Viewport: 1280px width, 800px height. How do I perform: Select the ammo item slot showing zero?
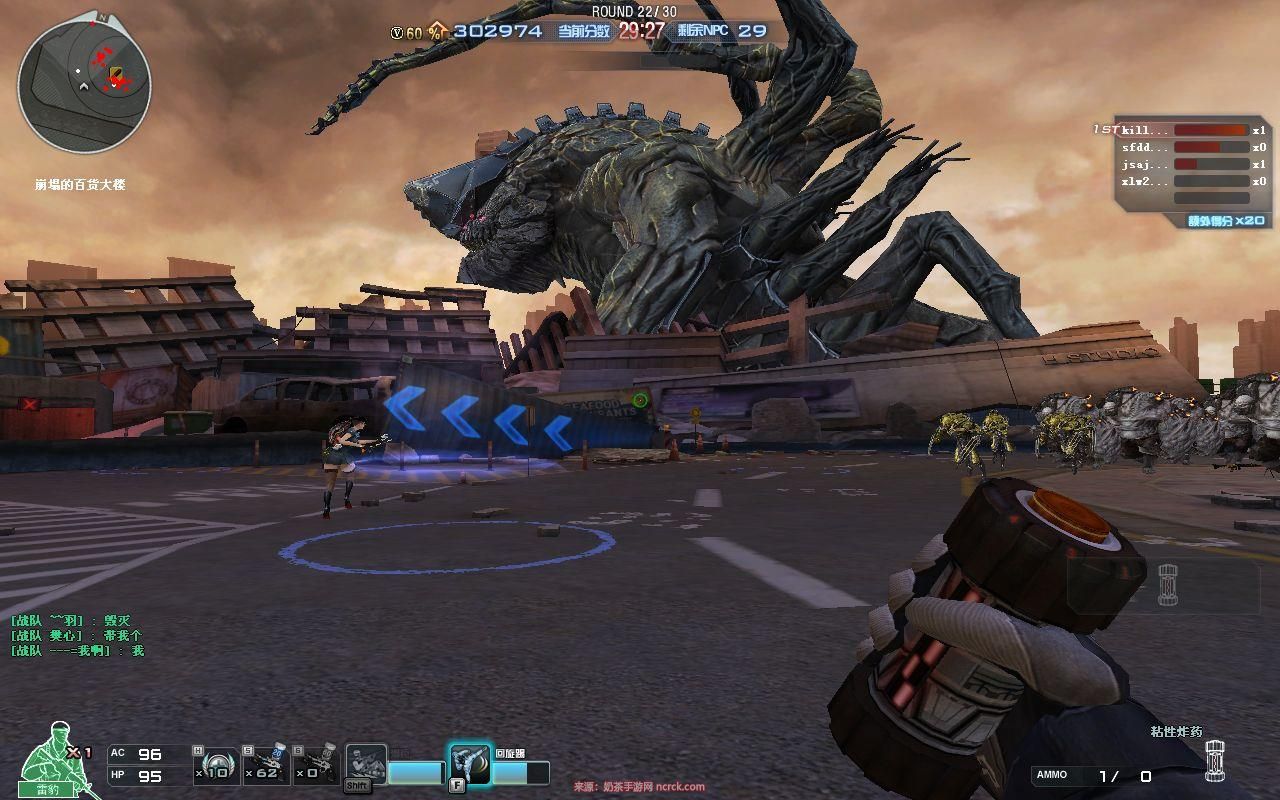pyautogui.click(x=315, y=765)
